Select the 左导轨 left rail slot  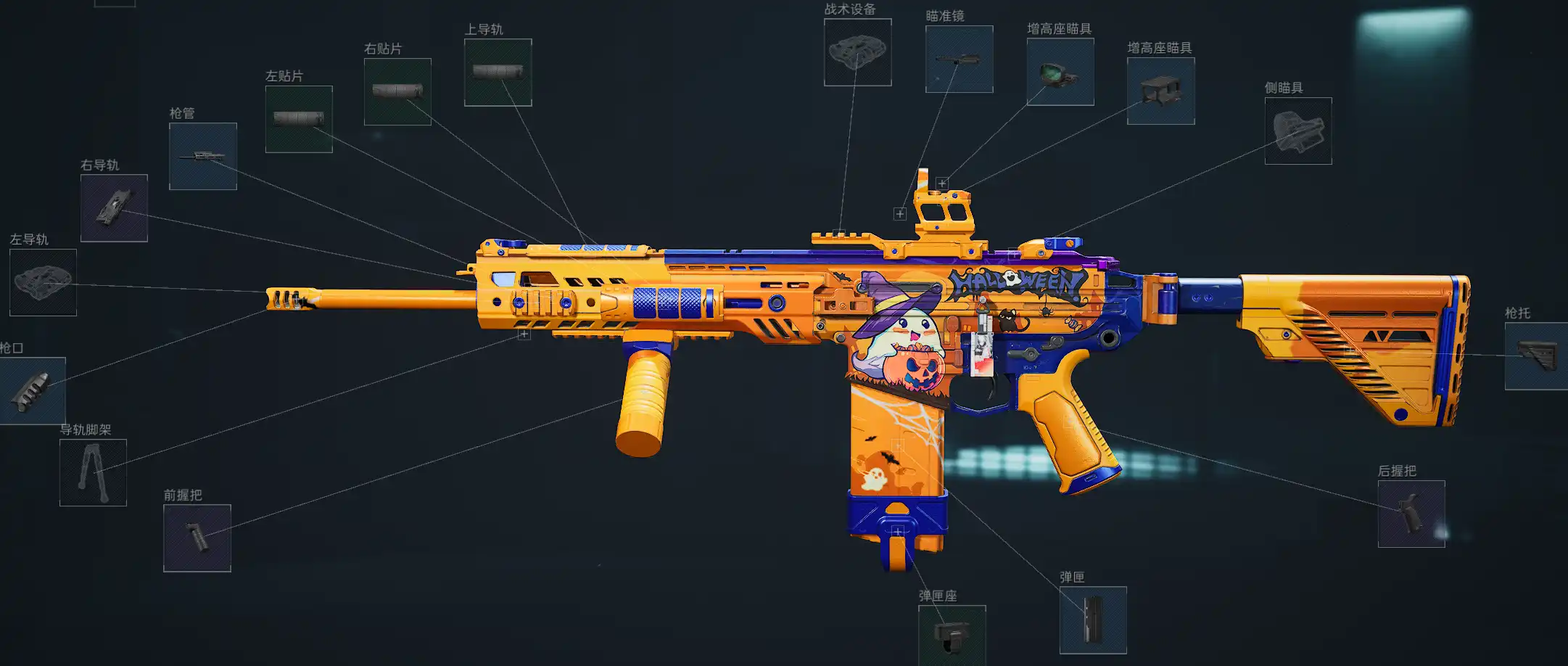tap(43, 282)
